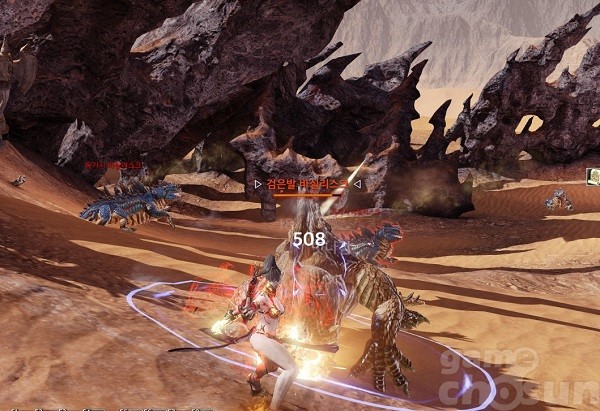Select the 검은발 바실리스크 target nameplate
This screenshot has height=411, width=600.
click(310, 184)
